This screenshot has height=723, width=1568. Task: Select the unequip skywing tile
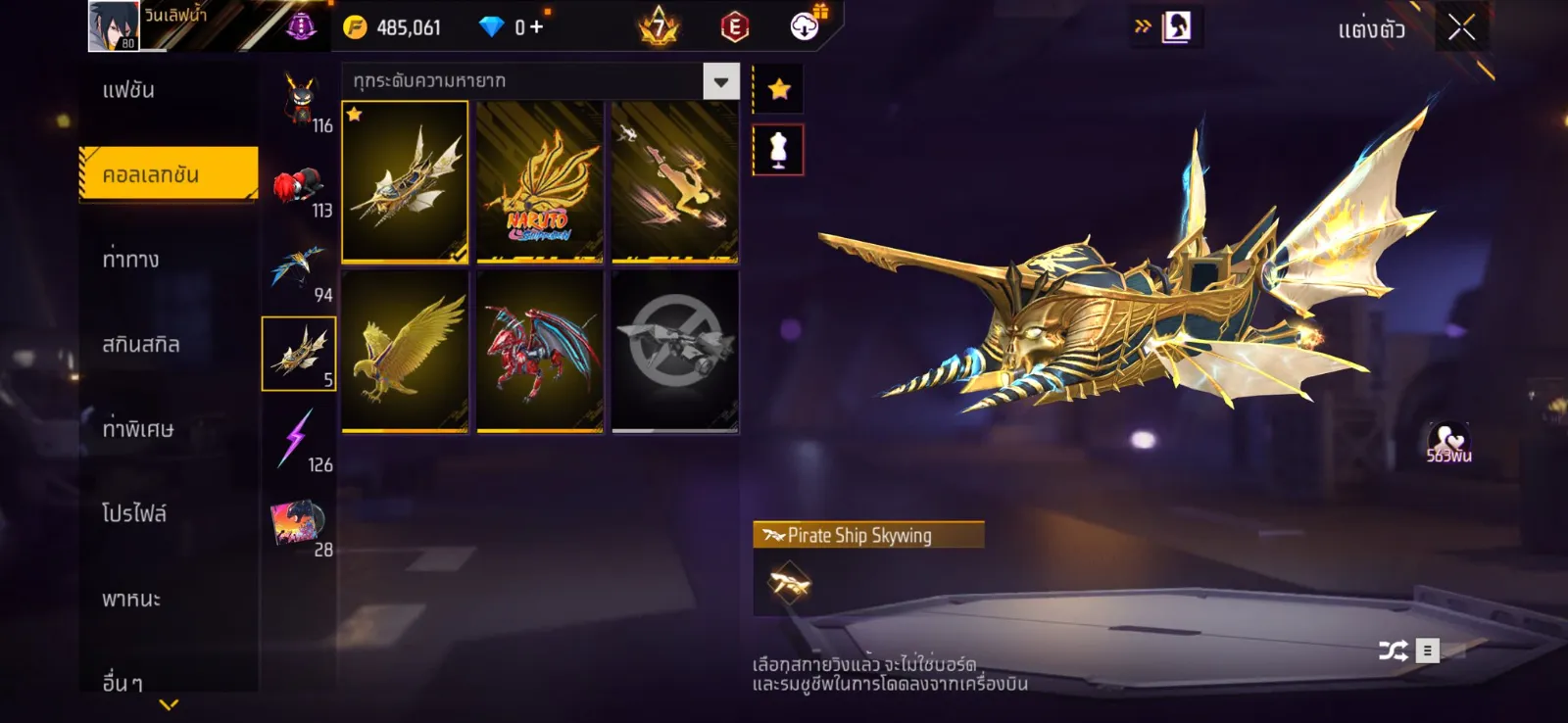point(674,352)
